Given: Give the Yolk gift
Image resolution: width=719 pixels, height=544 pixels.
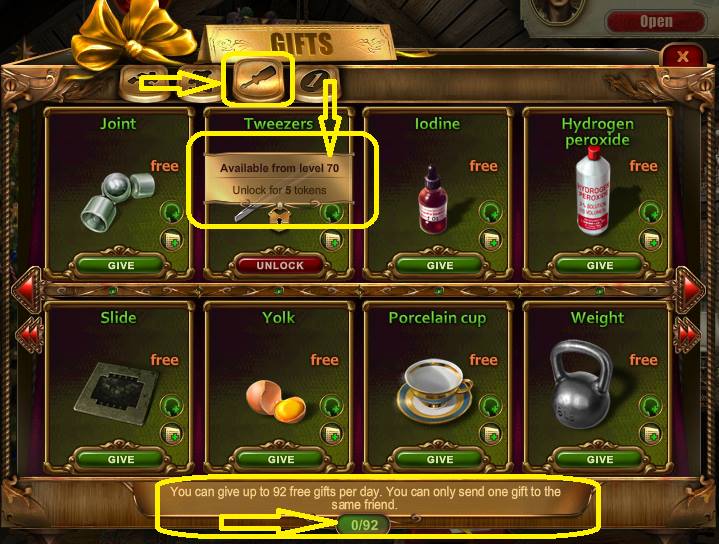Looking at the screenshot, I should (280, 460).
